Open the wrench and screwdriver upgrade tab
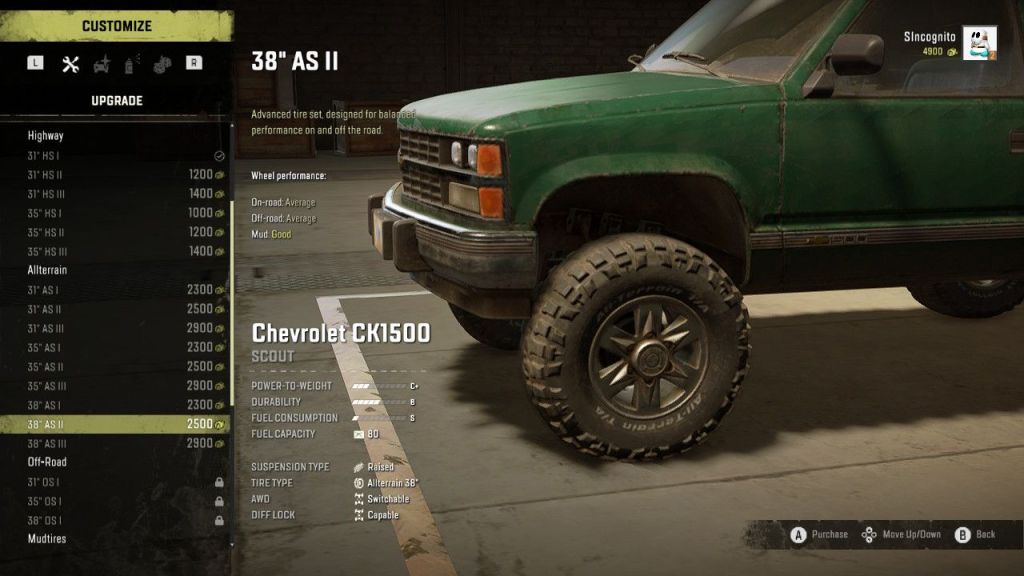Viewport: 1024px width, 576px height. pos(70,64)
